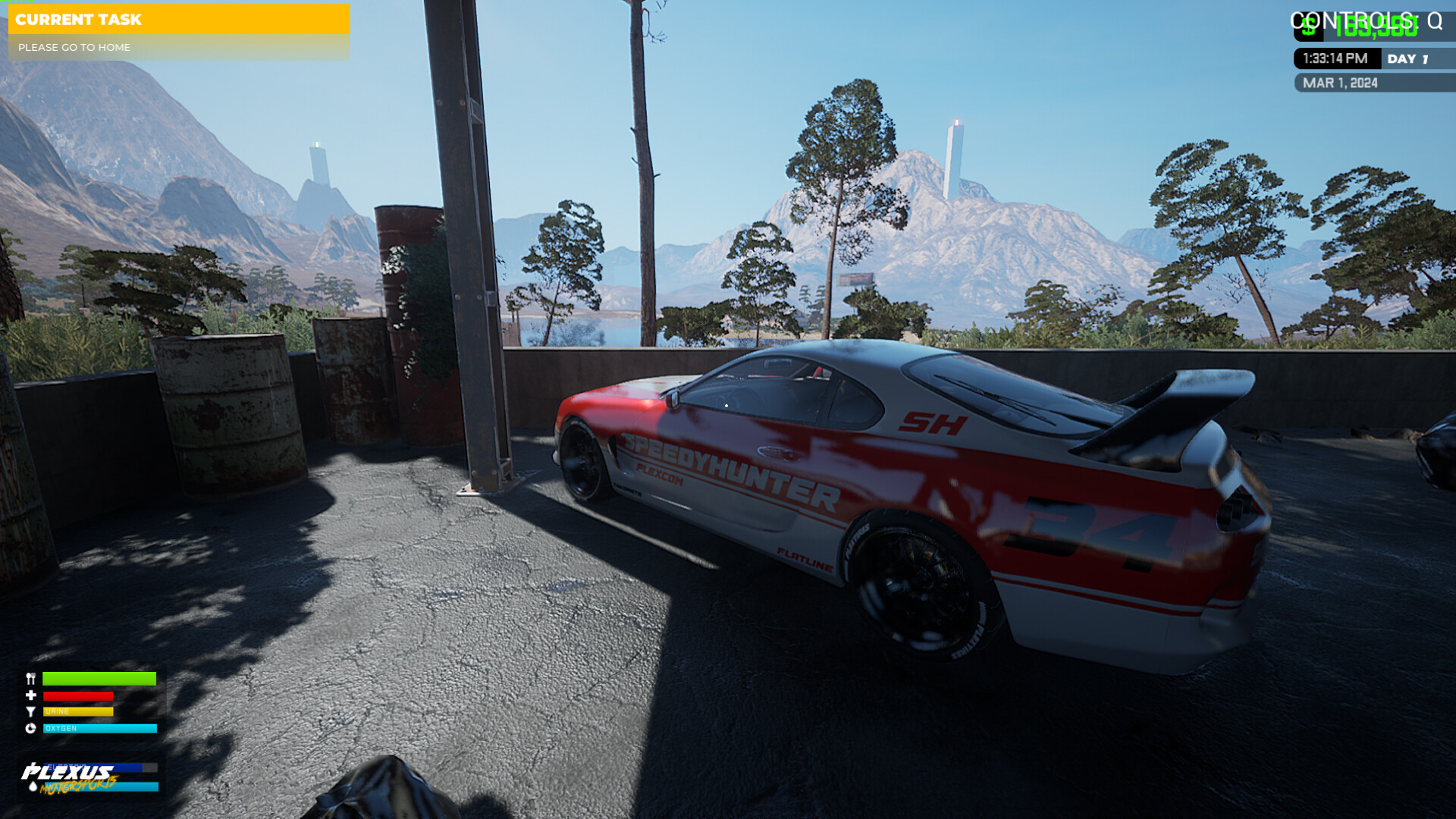
Task: Click the green hunger progress bar
Action: [99, 678]
